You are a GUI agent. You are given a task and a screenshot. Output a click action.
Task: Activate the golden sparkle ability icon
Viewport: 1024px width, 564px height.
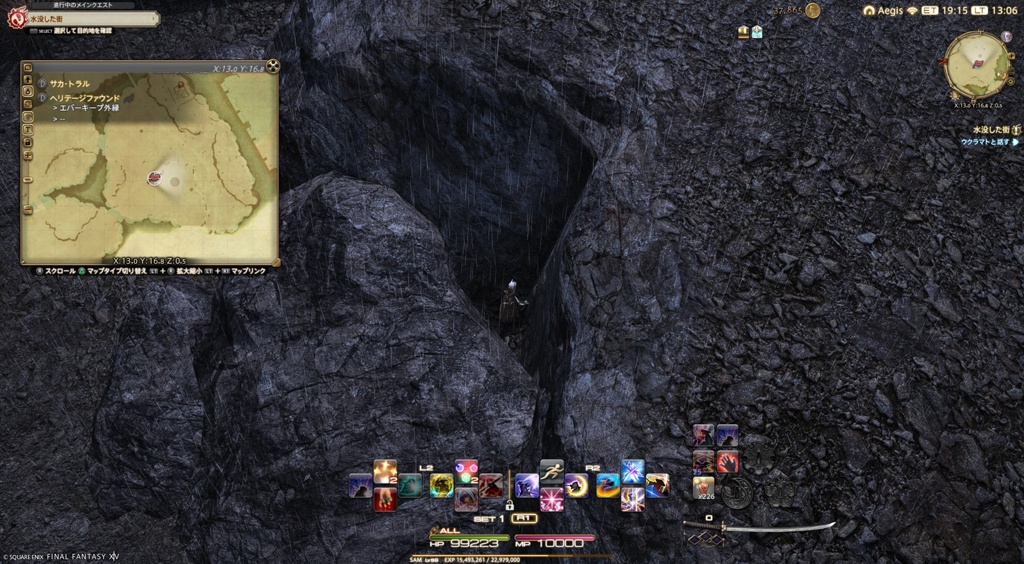point(385,471)
